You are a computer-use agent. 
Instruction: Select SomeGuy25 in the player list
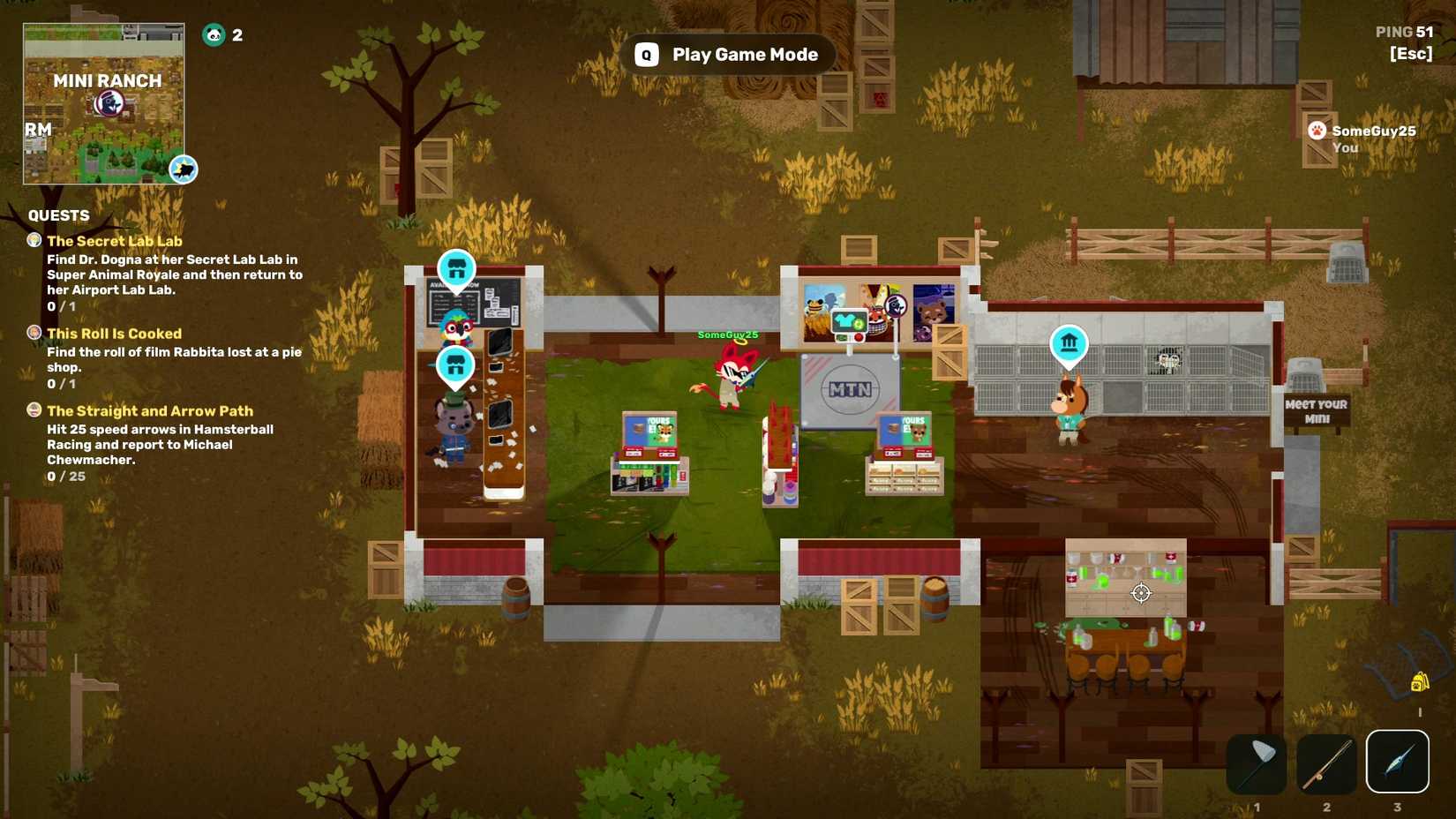click(x=1373, y=131)
